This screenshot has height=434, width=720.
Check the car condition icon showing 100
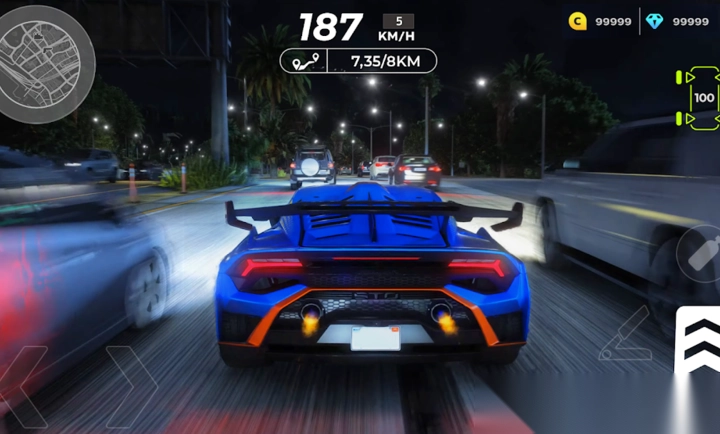[703, 98]
